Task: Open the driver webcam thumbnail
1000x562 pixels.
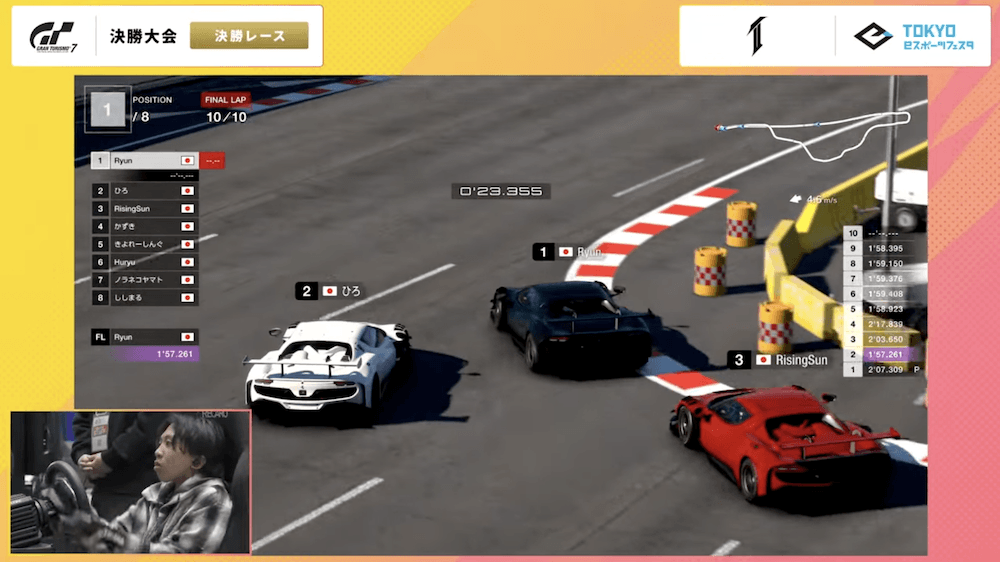Action: click(x=130, y=482)
